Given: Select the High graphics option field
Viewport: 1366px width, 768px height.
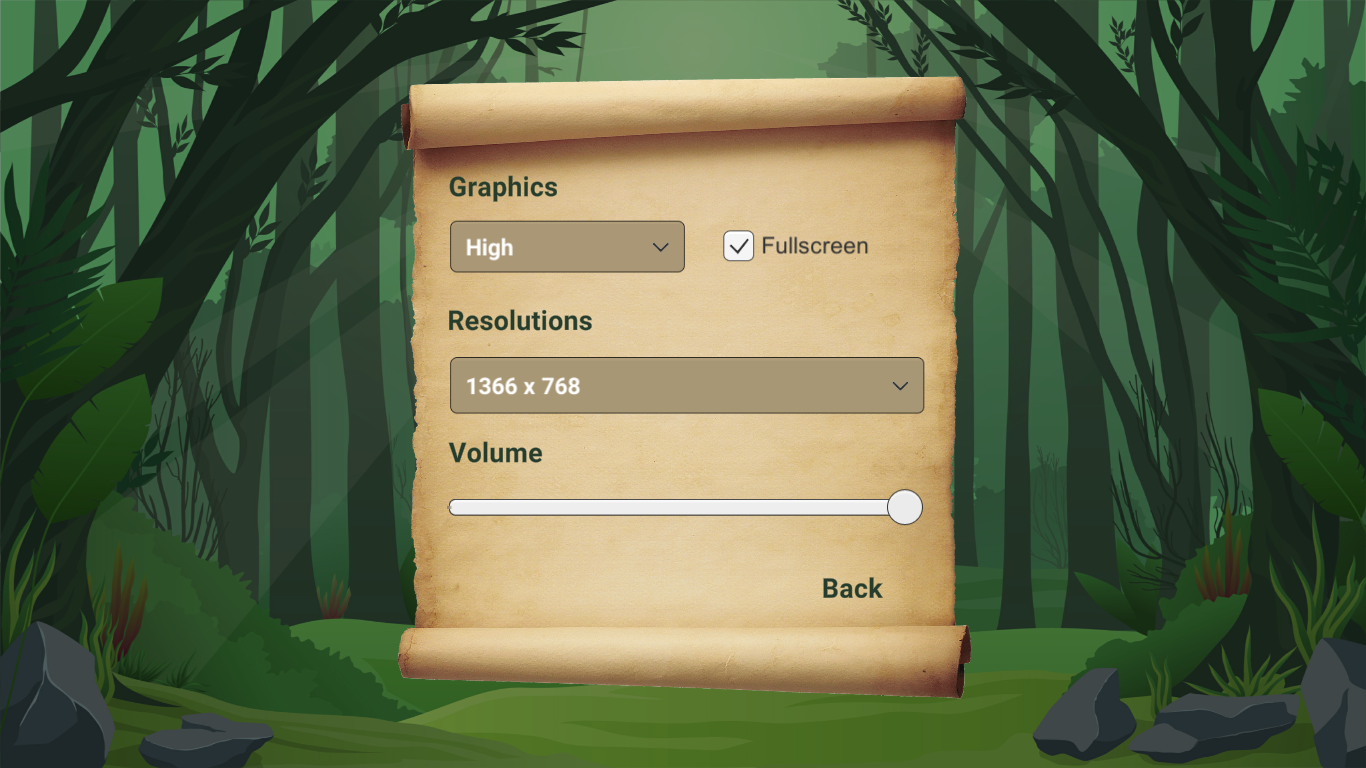Looking at the screenshot, I should (540, 247).
